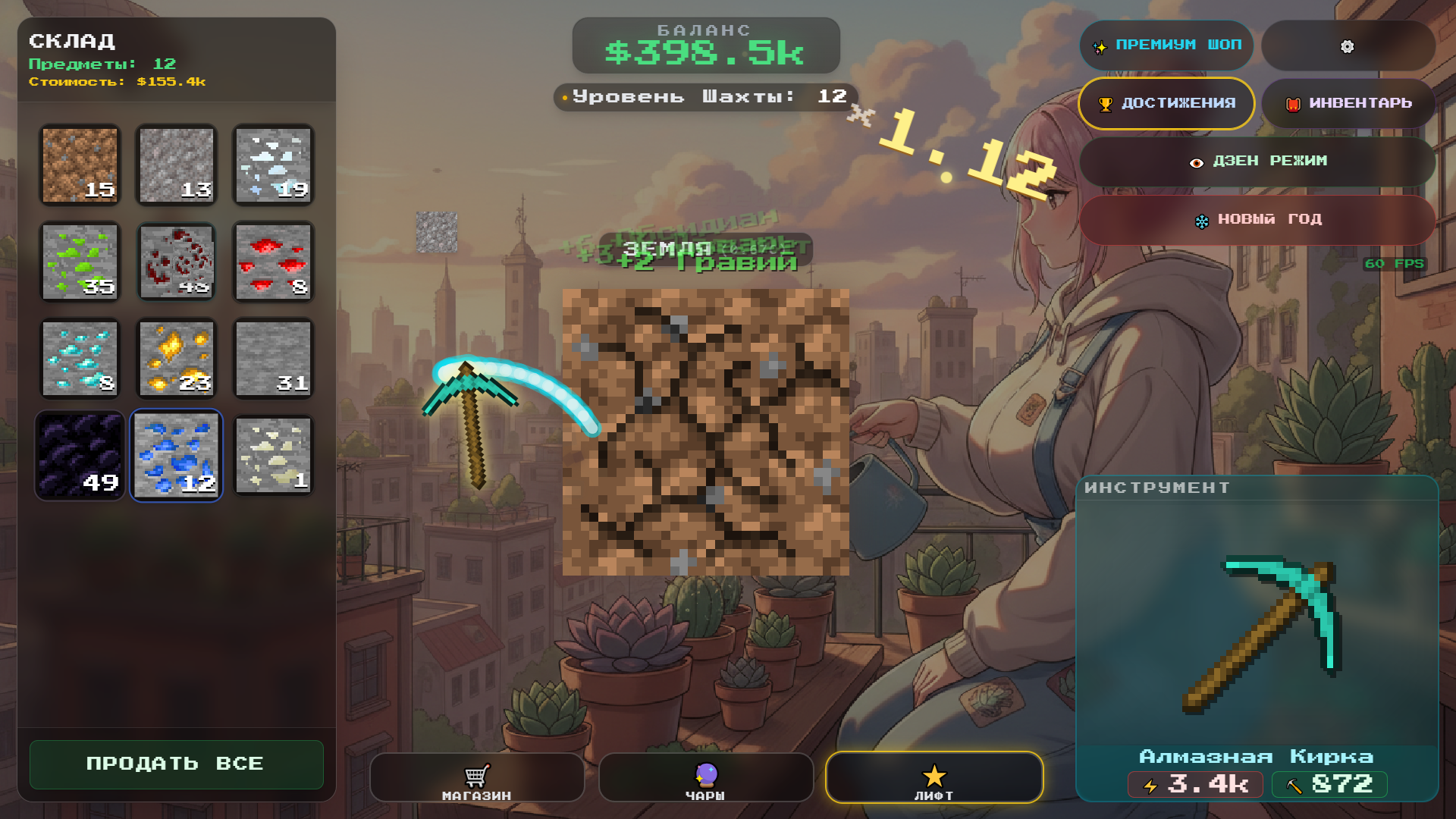Click the lightning icon beside 3.4k
The image size is (1456, 819).
1150,785
